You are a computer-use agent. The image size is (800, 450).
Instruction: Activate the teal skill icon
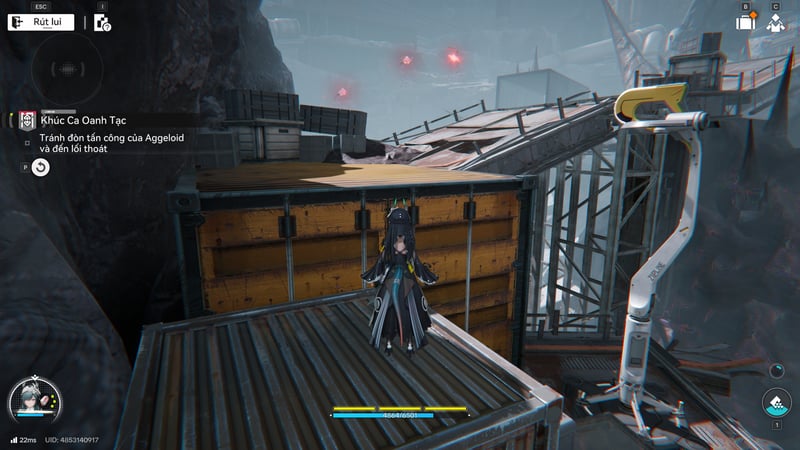(775, 403)
